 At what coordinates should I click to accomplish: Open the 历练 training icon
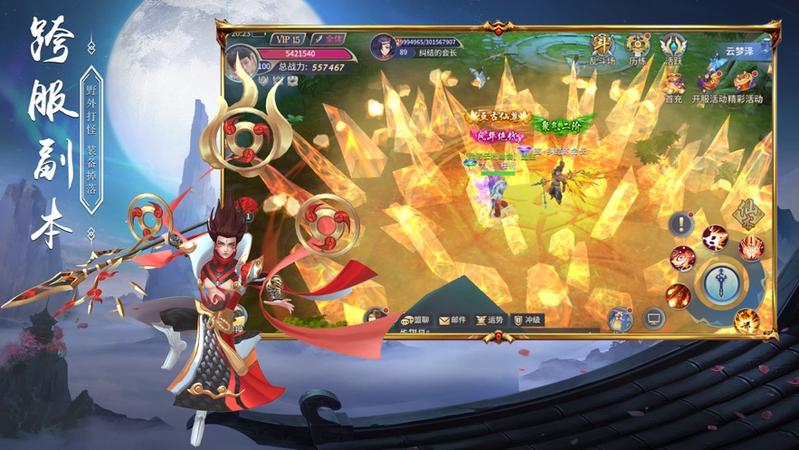pos(638,47)
